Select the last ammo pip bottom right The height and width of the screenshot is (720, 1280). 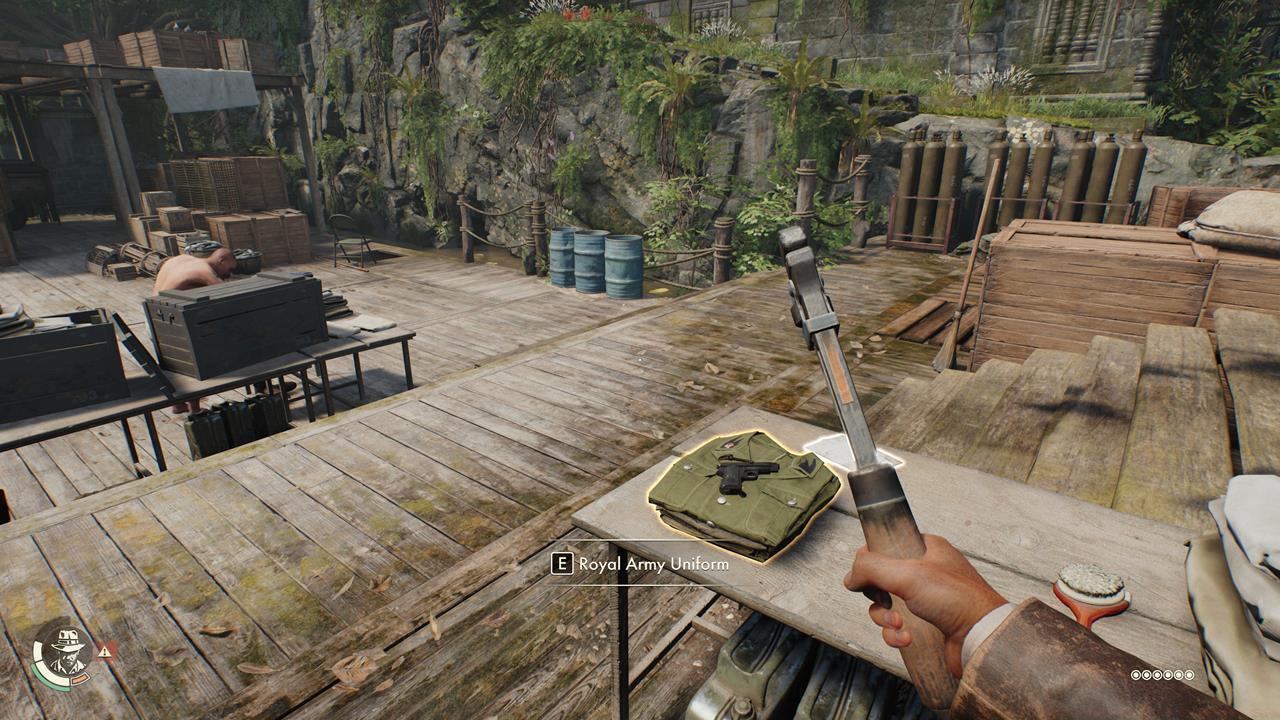pyautogui.click(x=1189, y=675)
